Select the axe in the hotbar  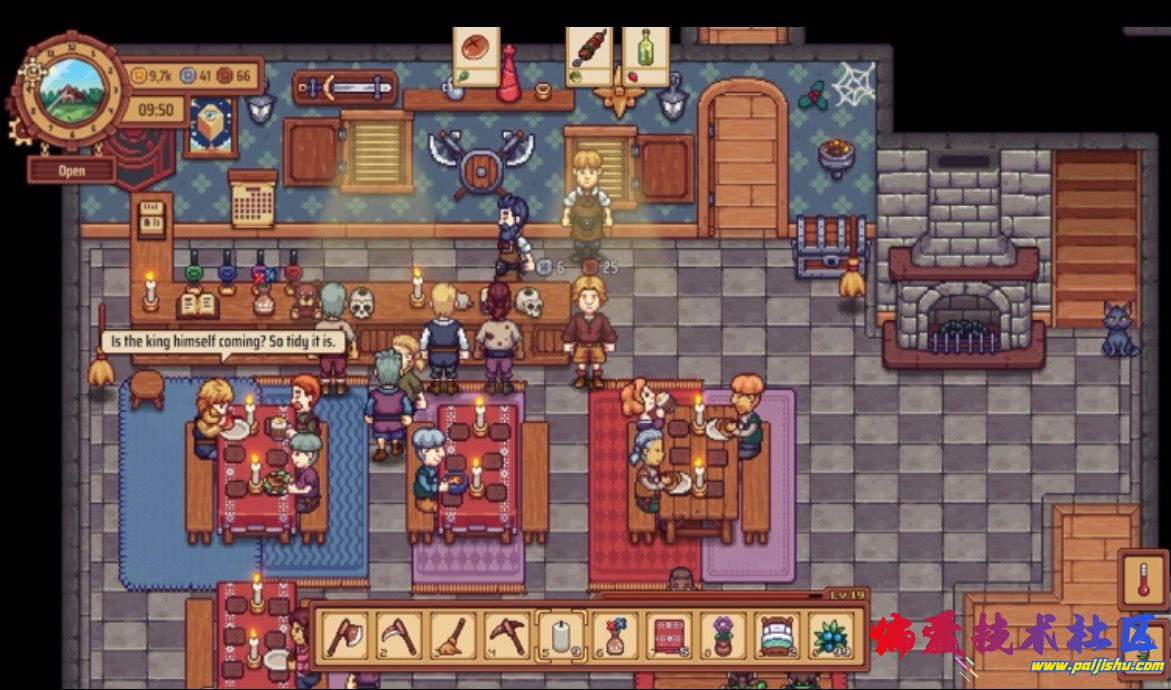(344, 636)
